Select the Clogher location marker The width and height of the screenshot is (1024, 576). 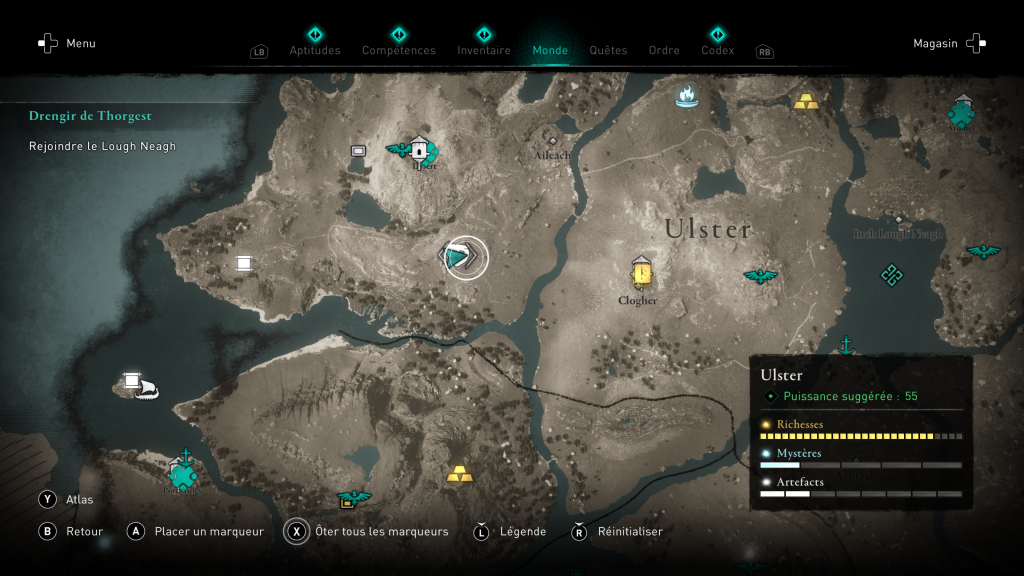[x=641, y=272]
